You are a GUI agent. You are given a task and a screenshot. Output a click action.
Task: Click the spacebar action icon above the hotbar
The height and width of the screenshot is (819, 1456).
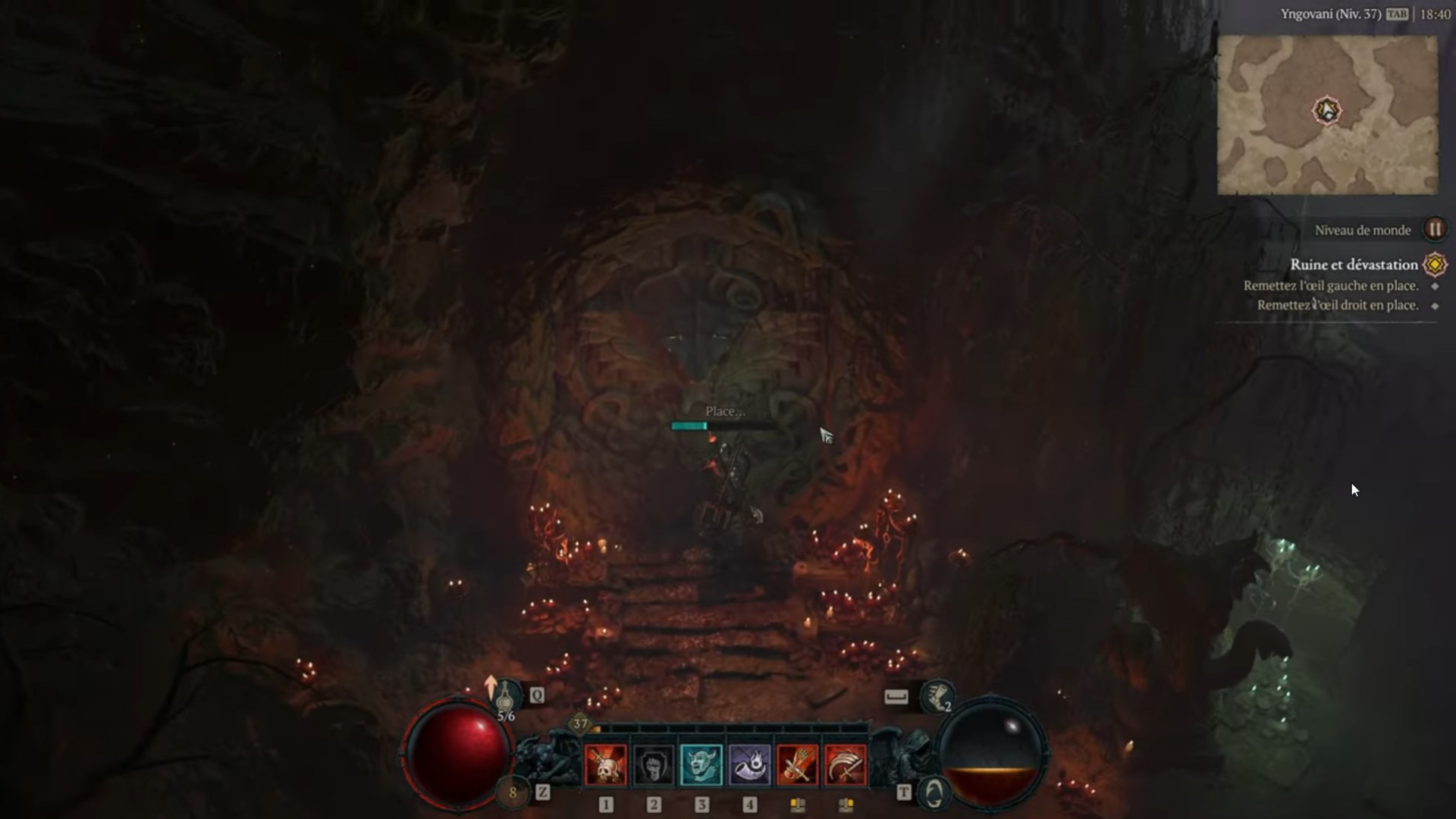click(895, 697)
